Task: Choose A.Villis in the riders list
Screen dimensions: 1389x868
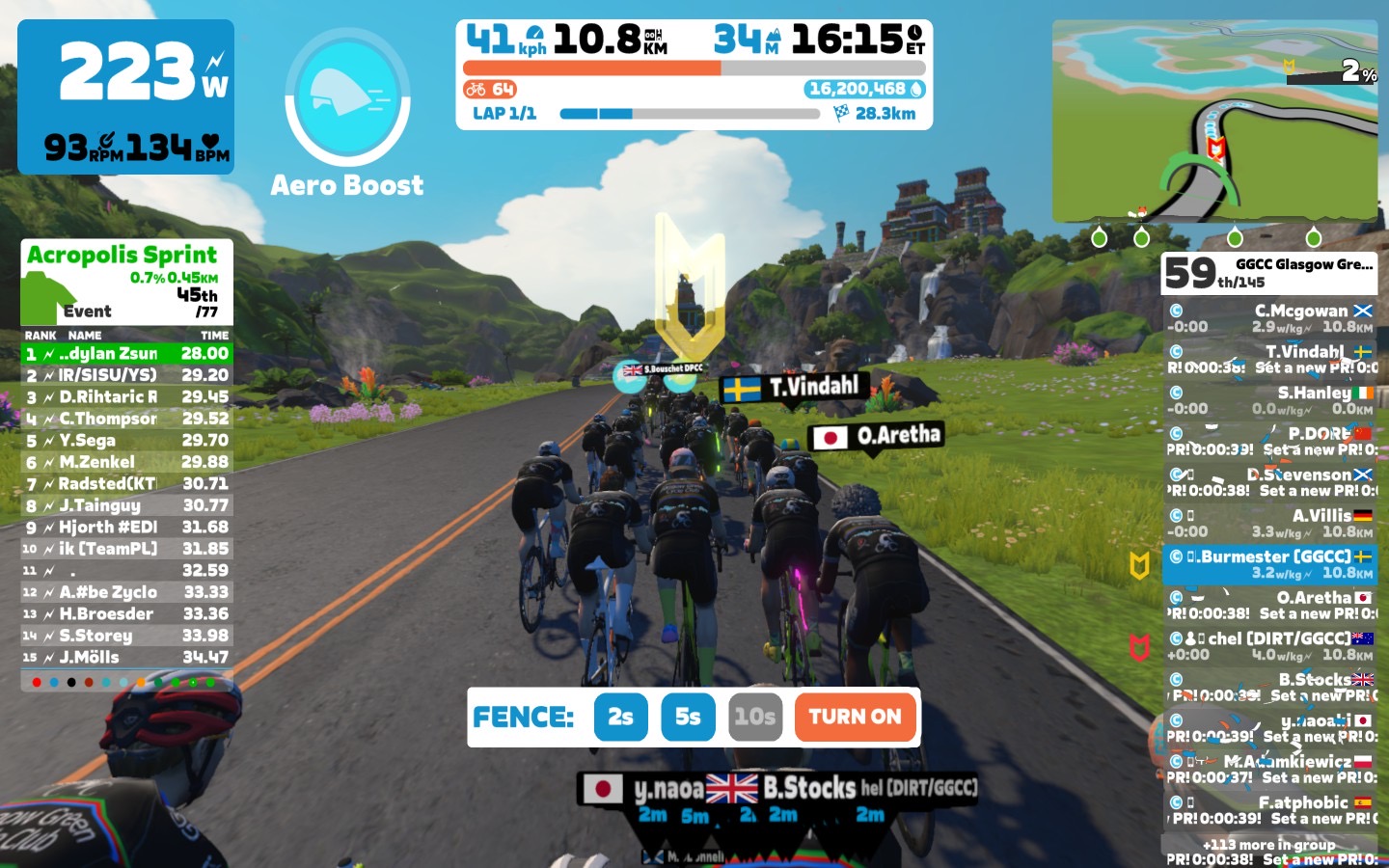Action: pos(1269,523)
